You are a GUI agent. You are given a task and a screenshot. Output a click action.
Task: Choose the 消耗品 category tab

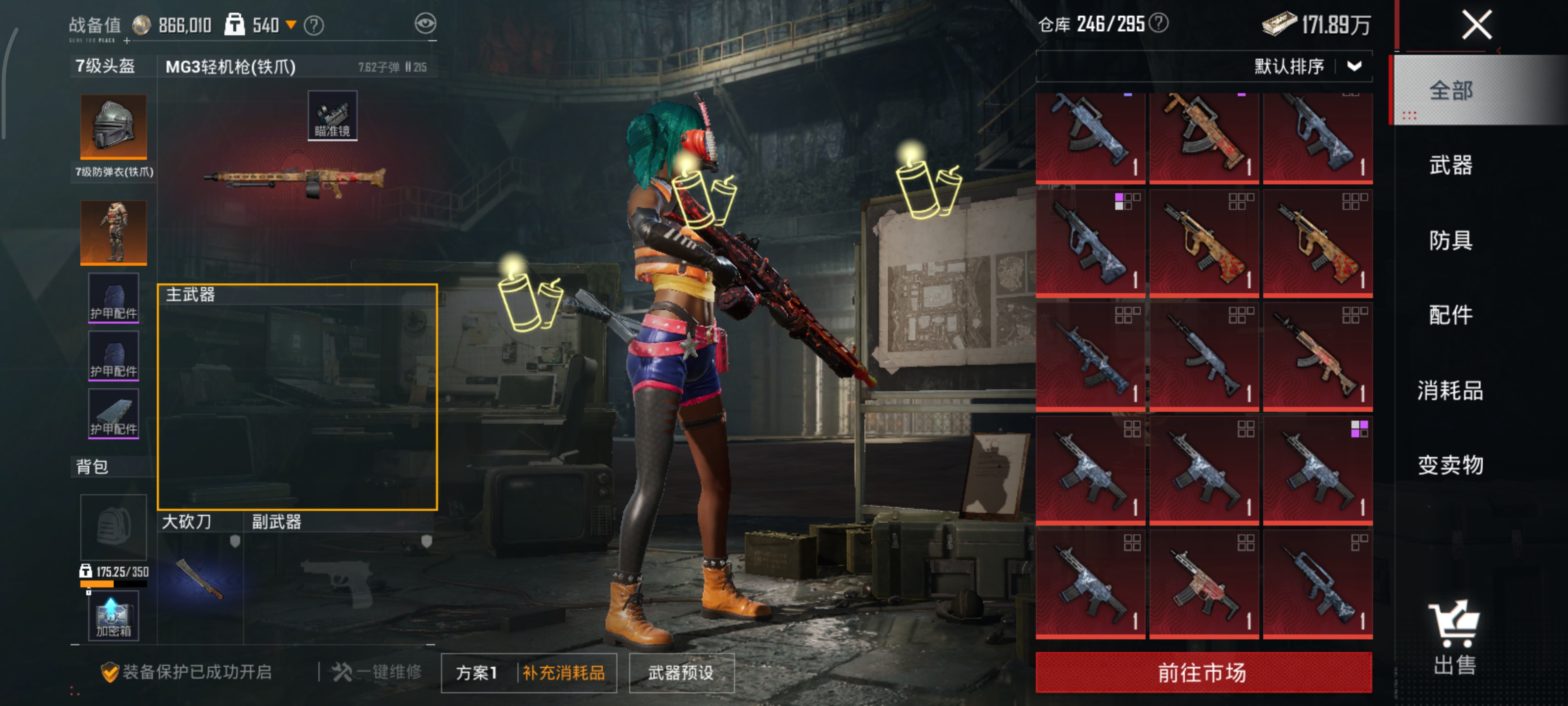1450,390
